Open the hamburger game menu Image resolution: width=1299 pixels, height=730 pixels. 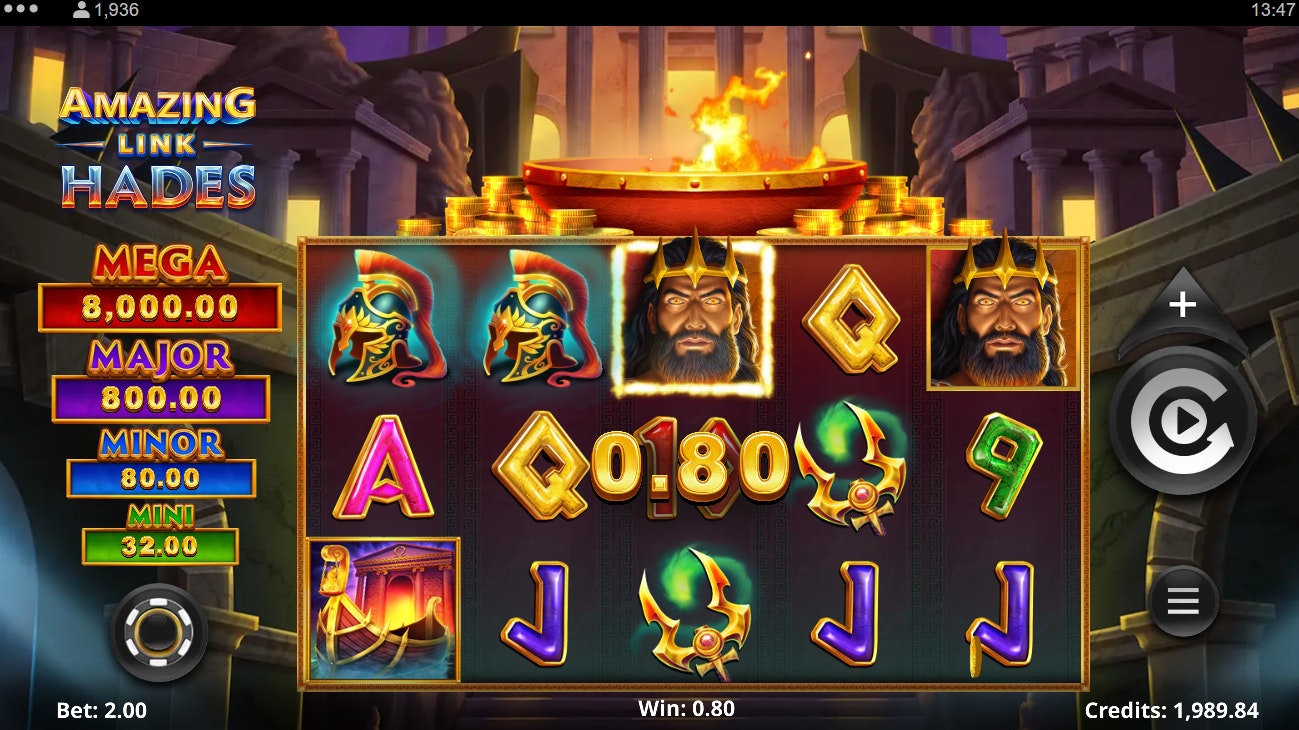(x=1181, y=601)
